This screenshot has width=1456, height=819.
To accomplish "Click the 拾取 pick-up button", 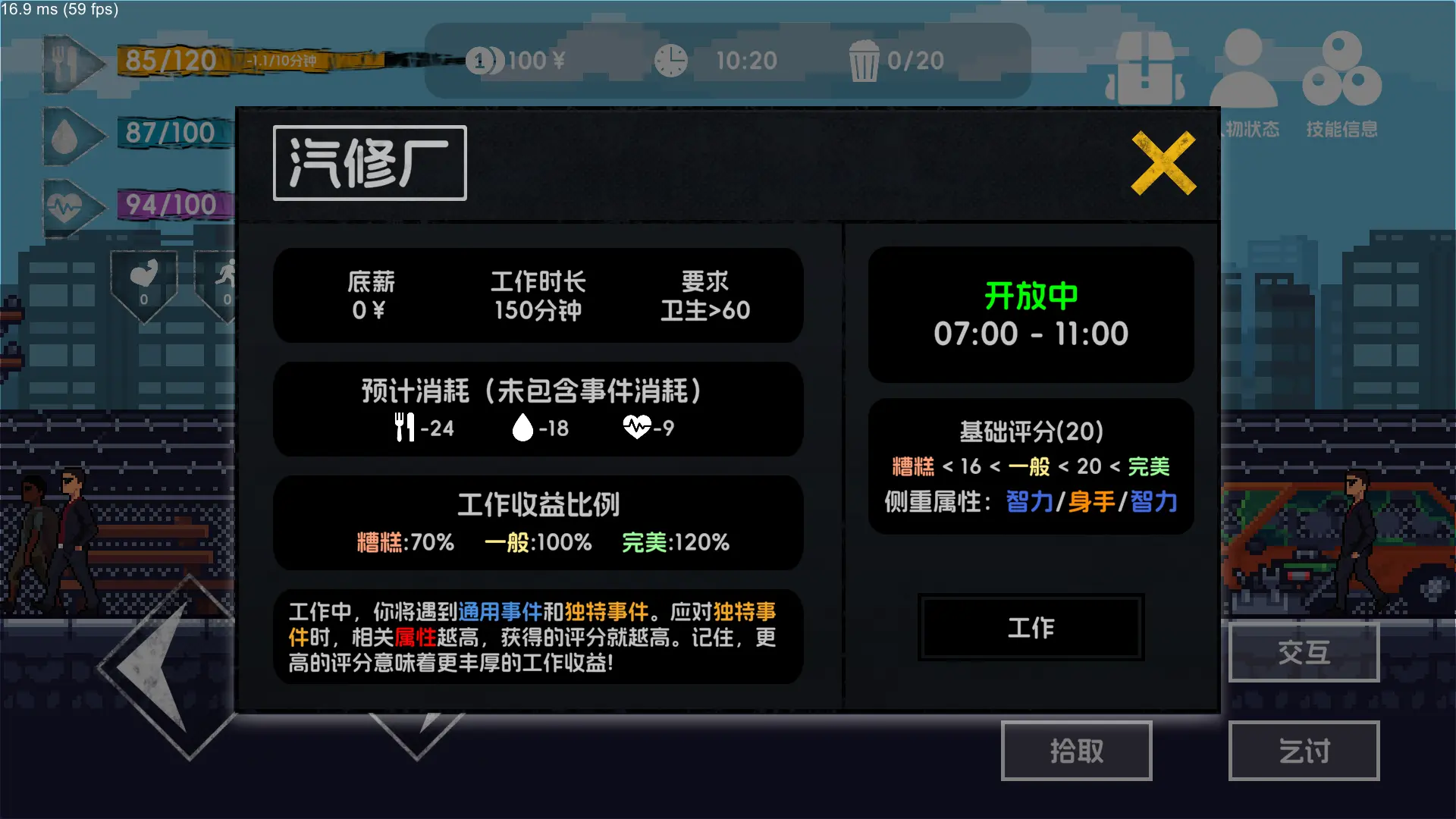I will pyautogui.click(x=1076, y=751).
